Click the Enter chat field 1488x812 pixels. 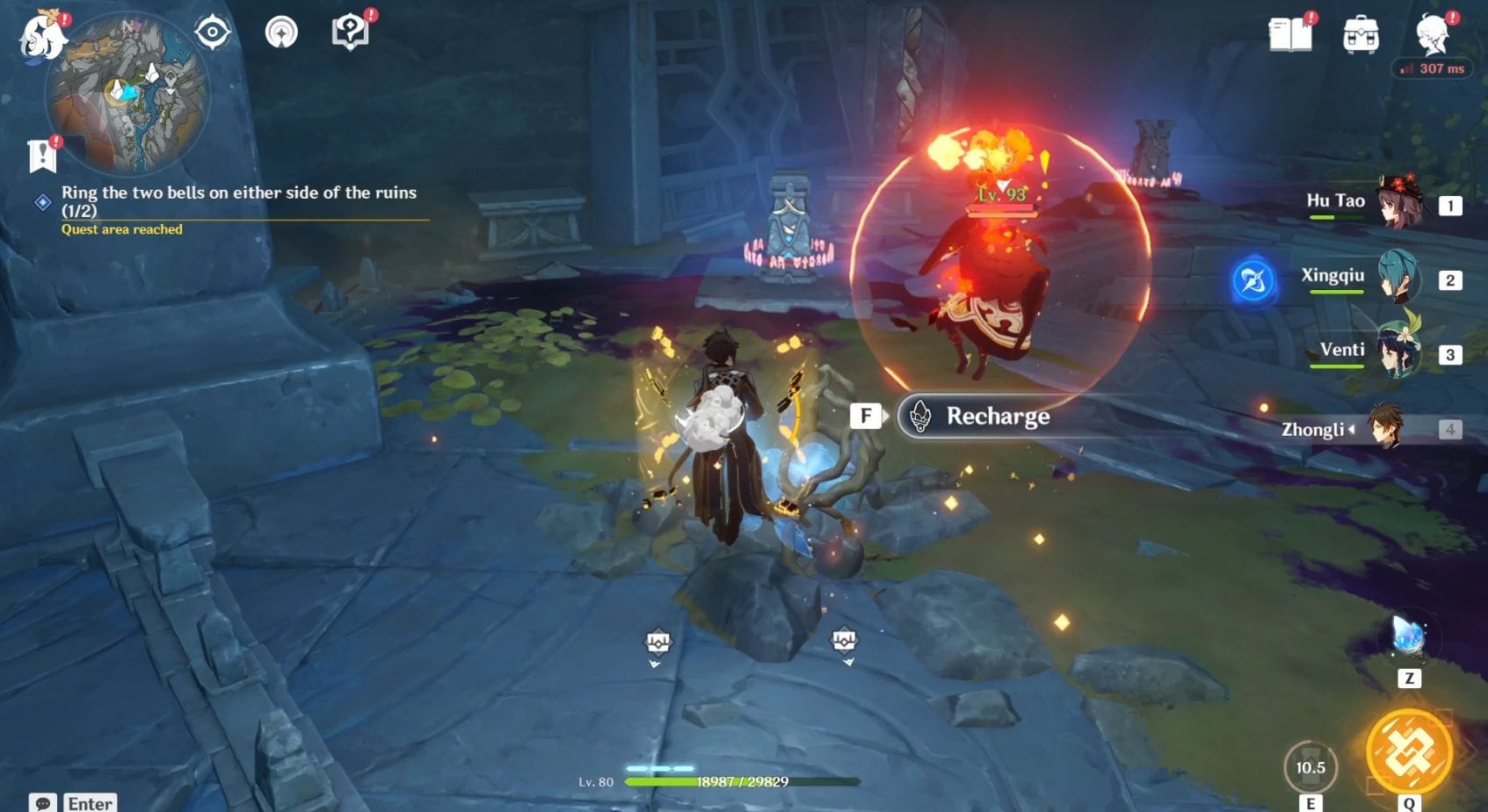(x=89, y=801)
